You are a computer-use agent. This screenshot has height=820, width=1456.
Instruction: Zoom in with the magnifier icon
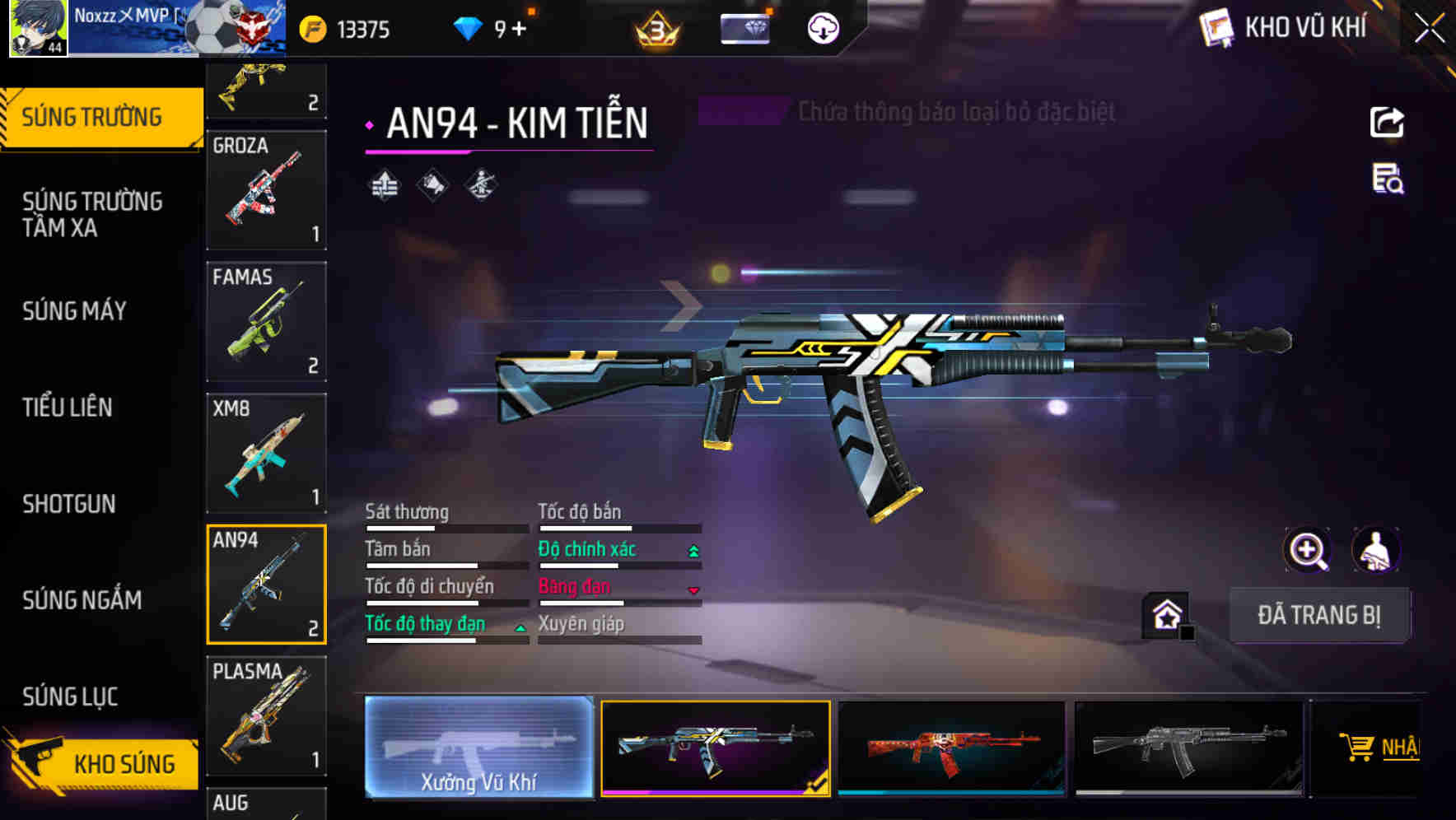point(1307,550)
